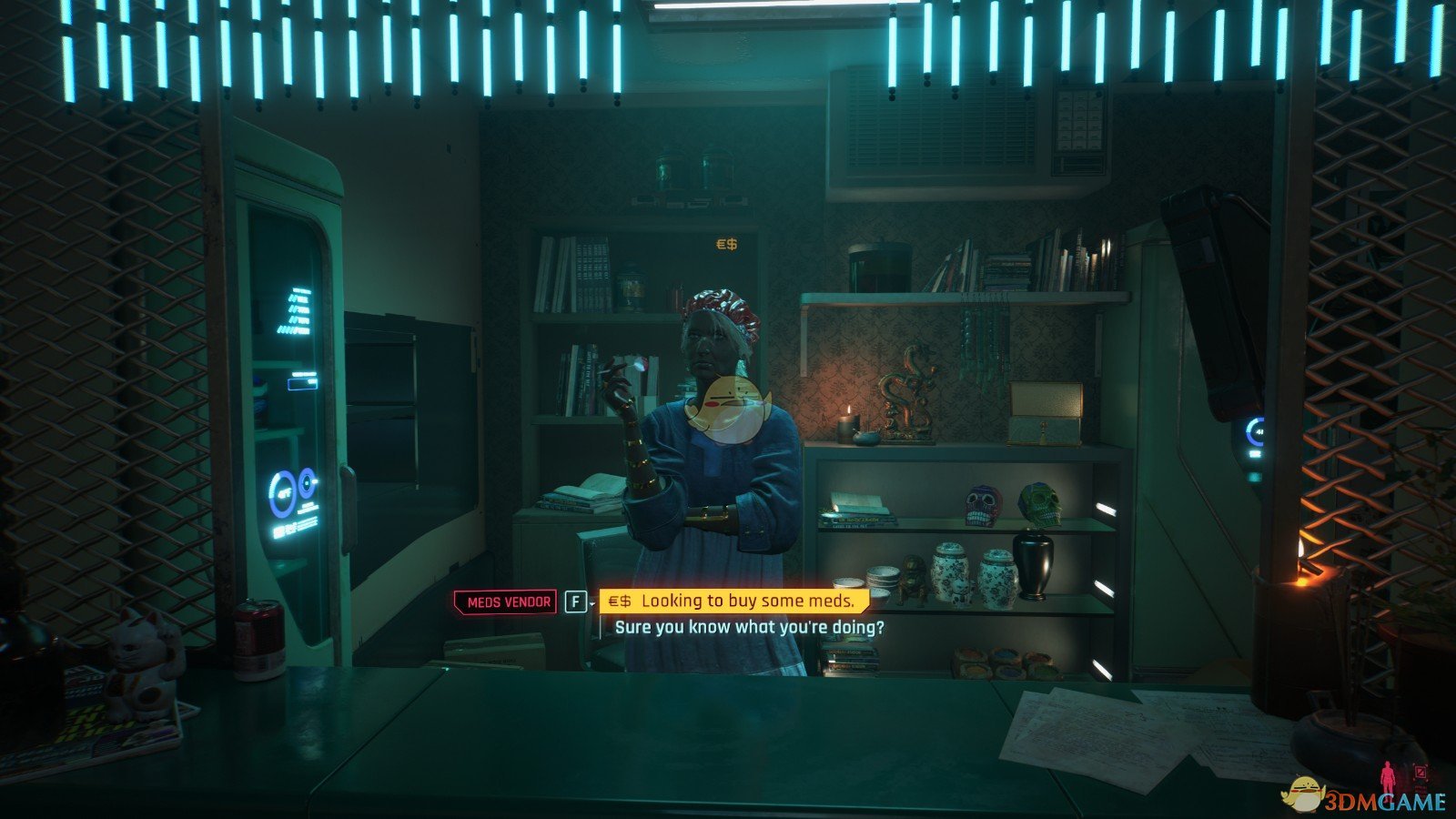Click the €$ sign on the back wall

(x=726, y=244)
